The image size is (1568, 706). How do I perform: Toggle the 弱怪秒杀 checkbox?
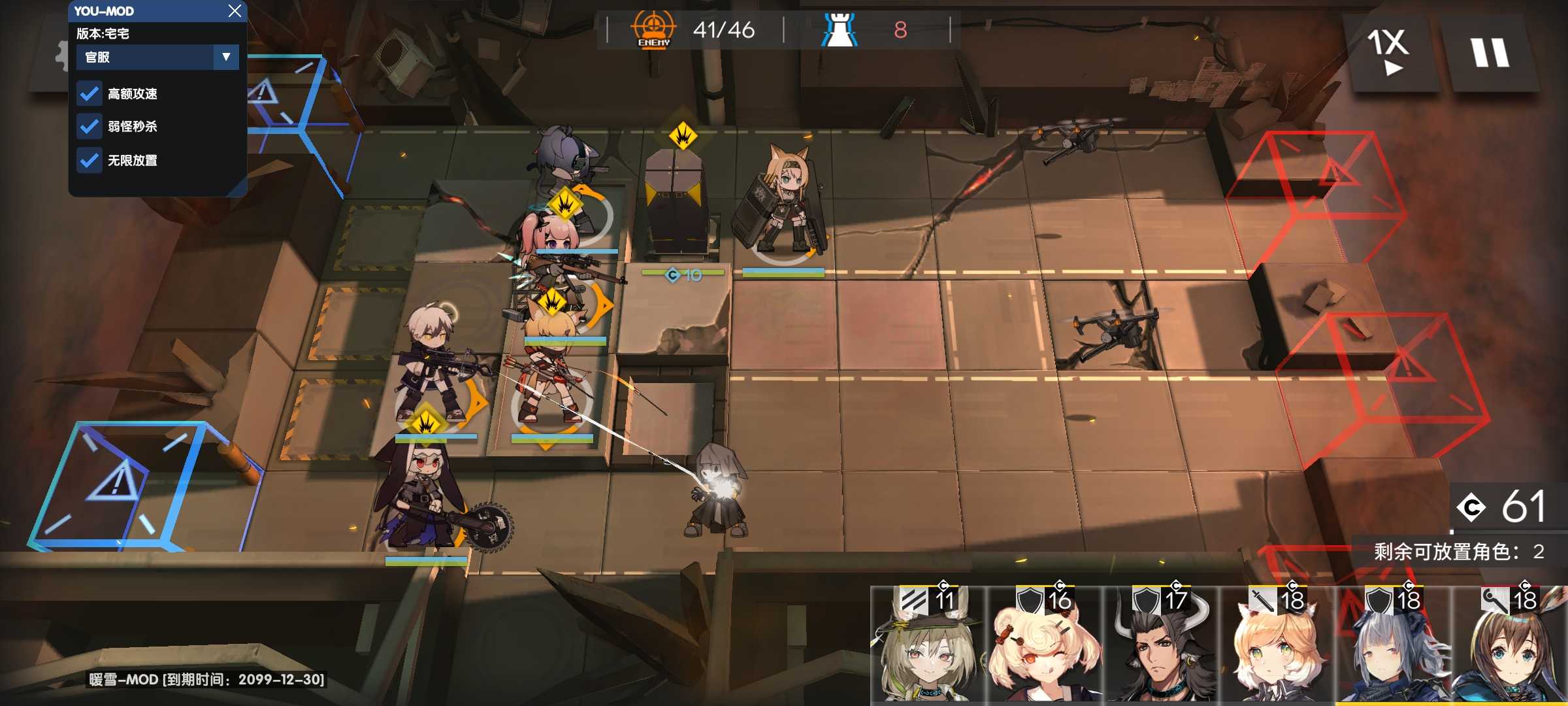tap(90, 126)
